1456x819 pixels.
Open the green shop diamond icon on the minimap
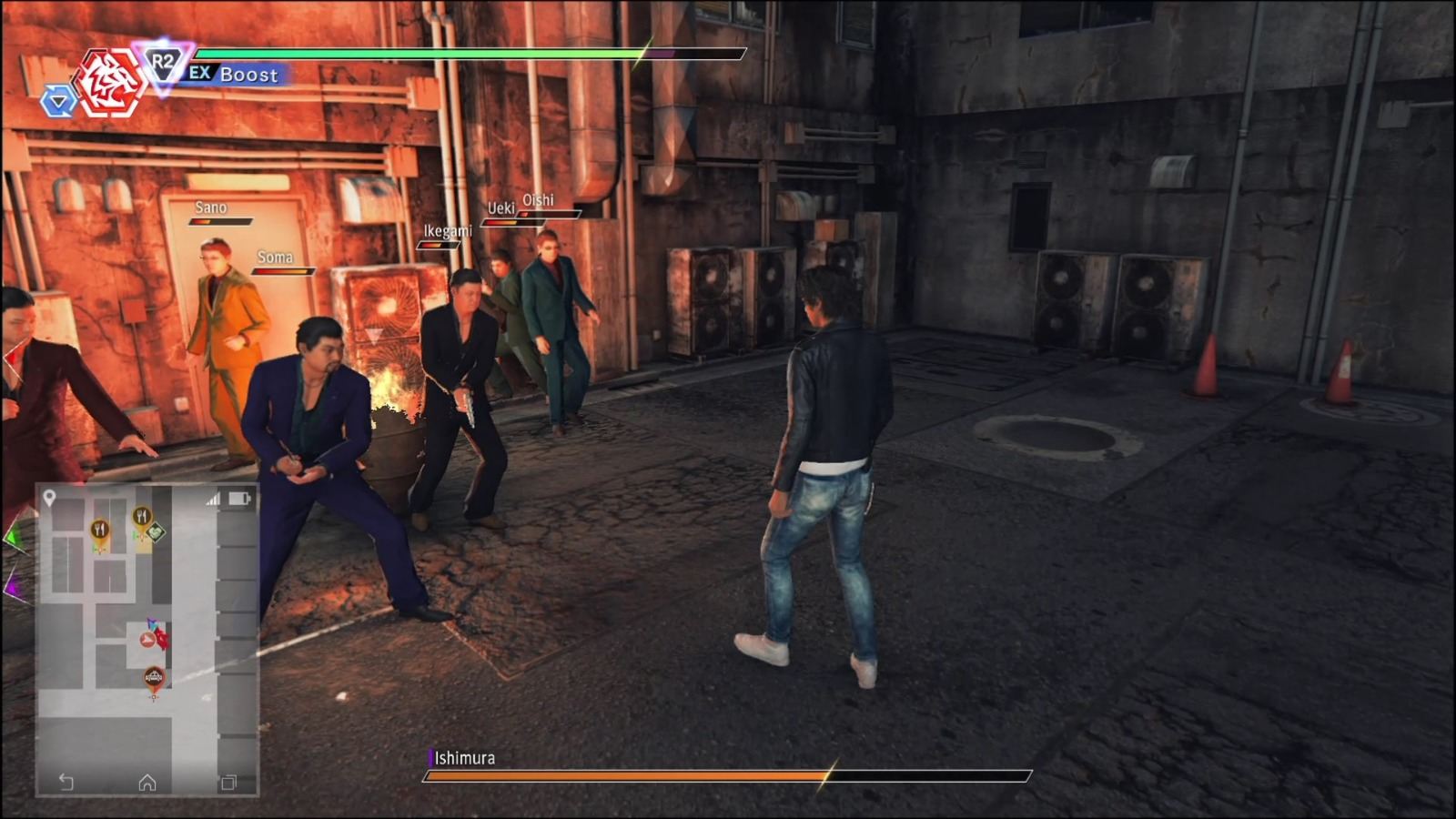point(155,531)
